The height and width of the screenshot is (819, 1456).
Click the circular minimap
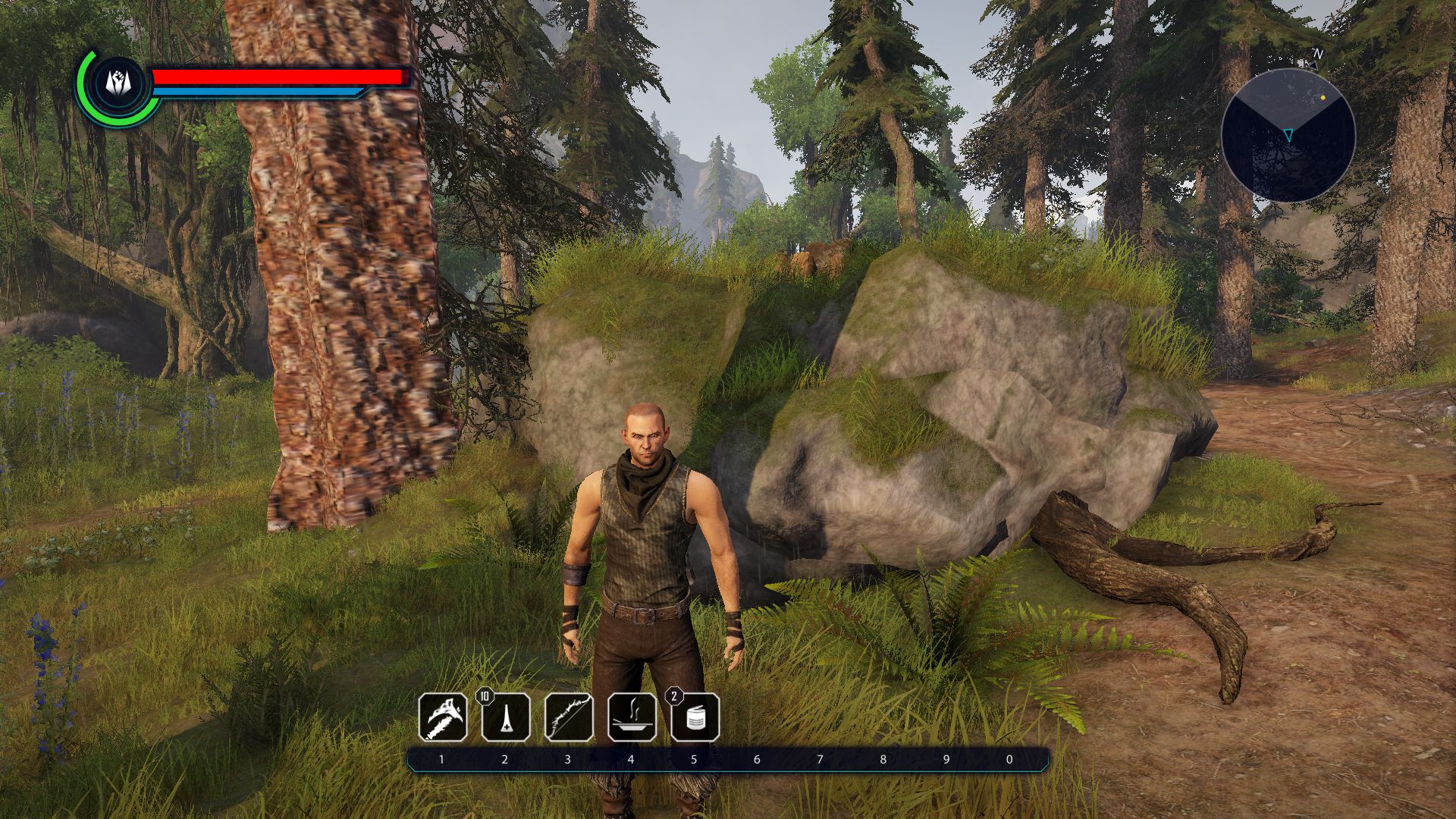coord(1288,135)
